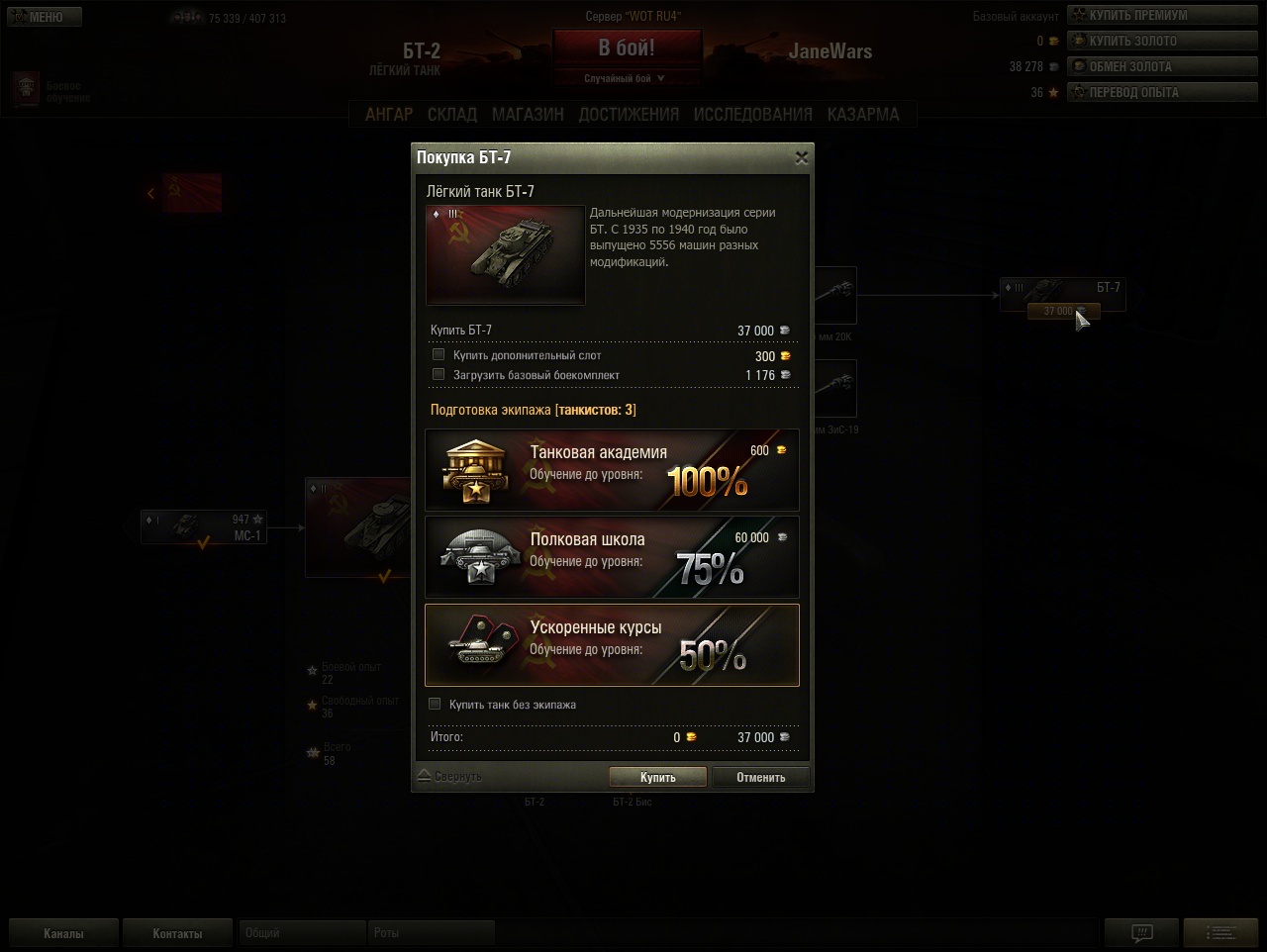Confirm purchase with the Купить button
The image size is (1267, 952).
(x=657, y=777)
